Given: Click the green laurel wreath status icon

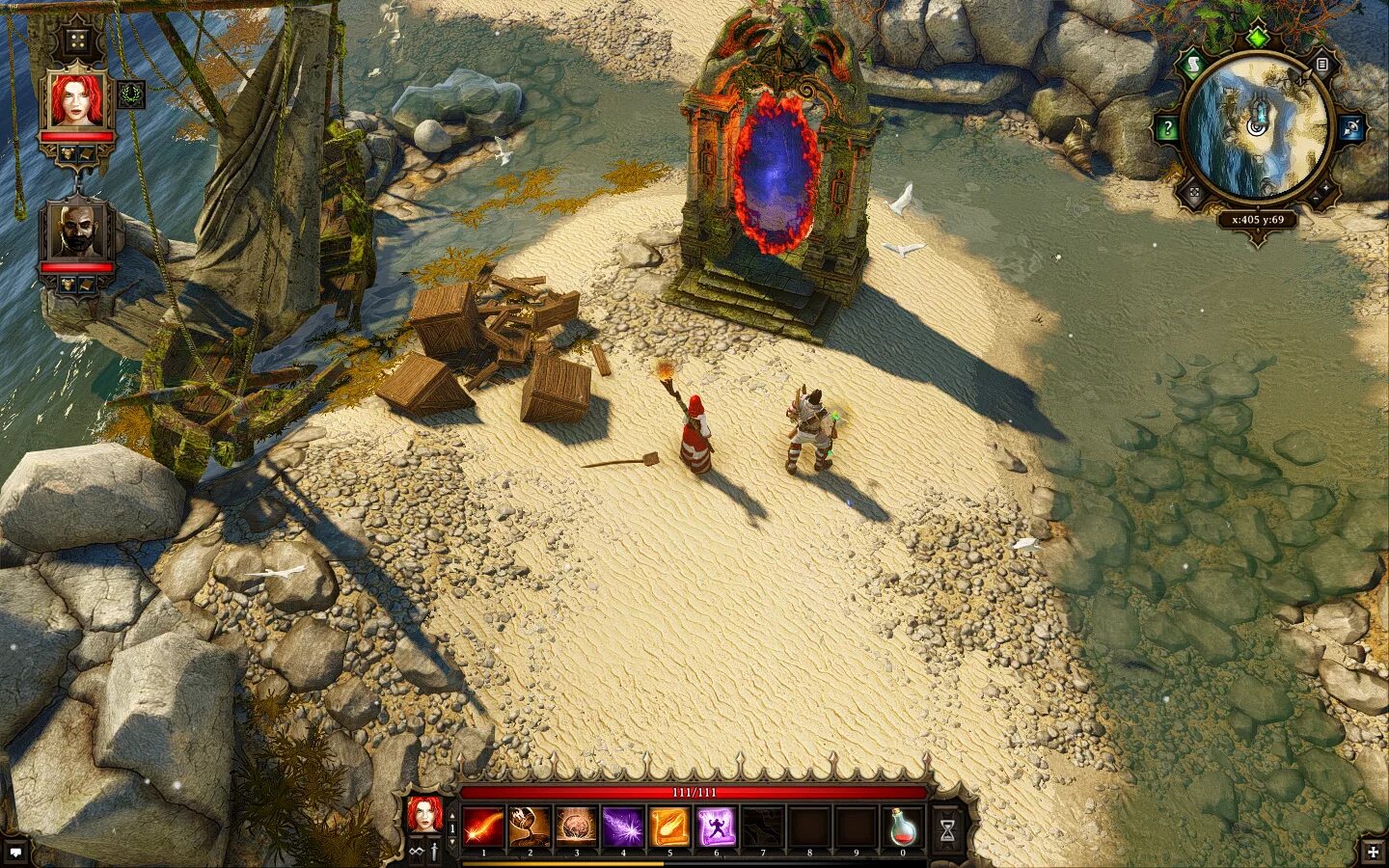Looking at the screenshot, I should (x=132, y=94).
